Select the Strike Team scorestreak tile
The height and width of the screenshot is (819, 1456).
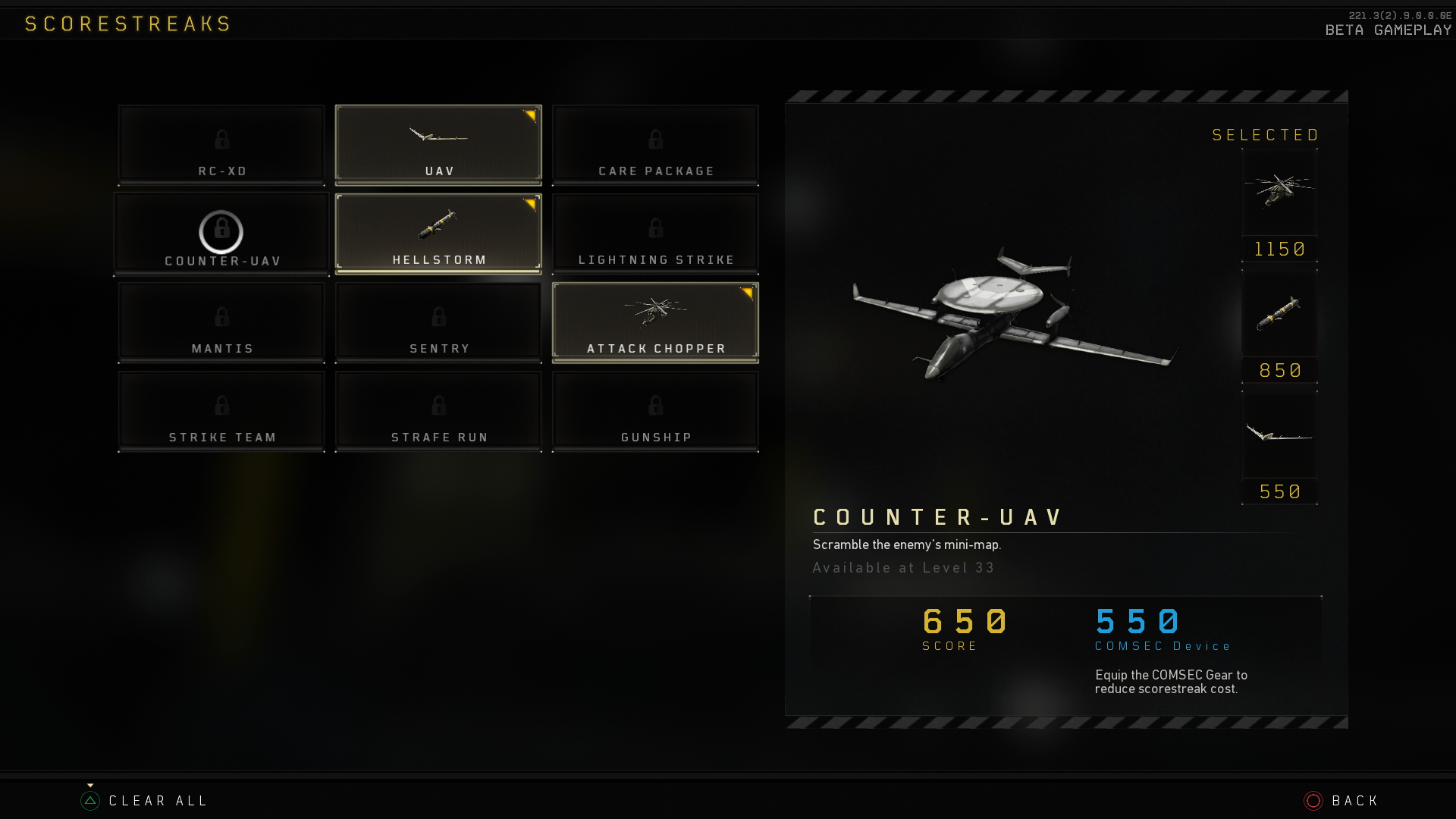tap(221, 411)
